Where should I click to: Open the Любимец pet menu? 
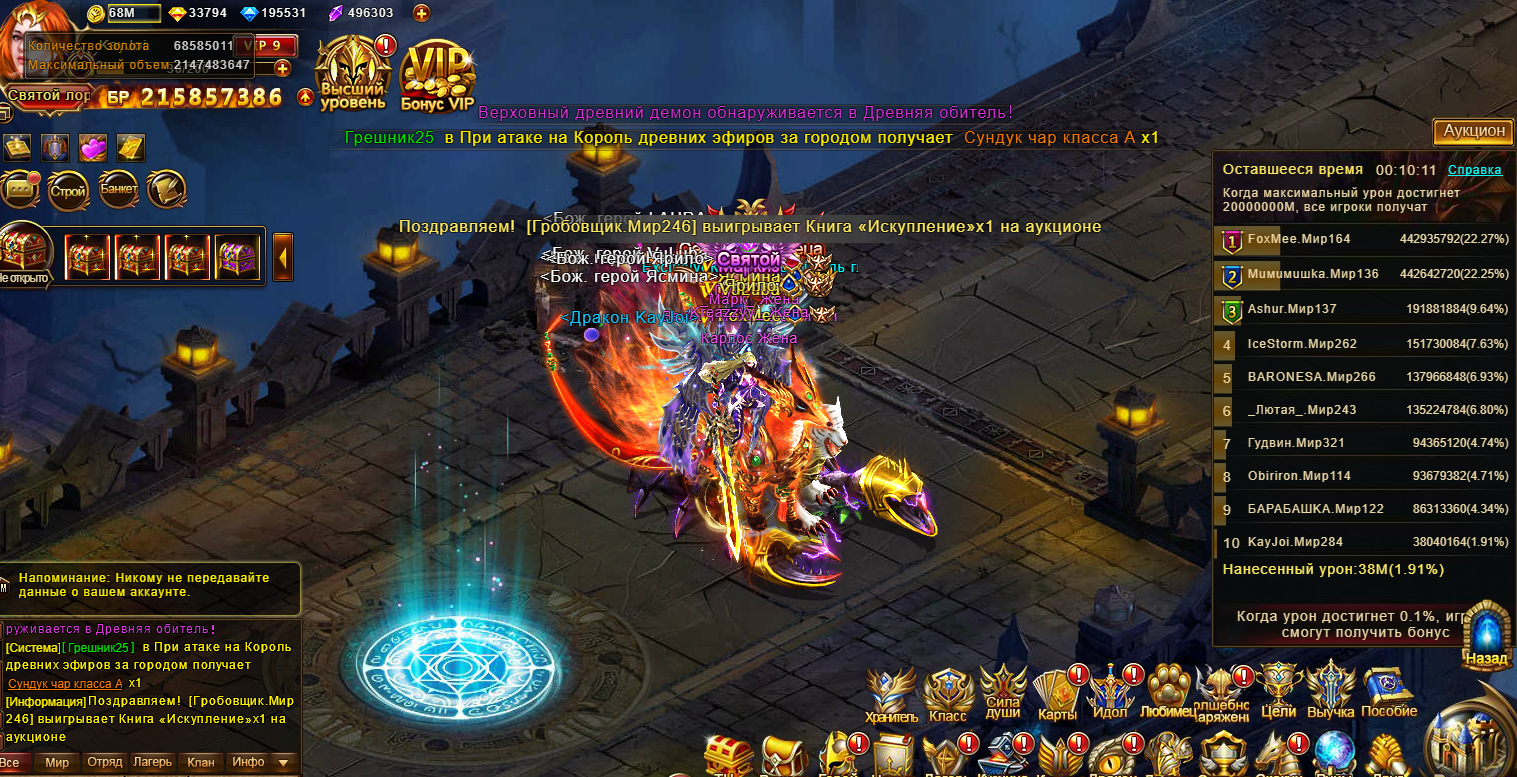pos(1168,693)
